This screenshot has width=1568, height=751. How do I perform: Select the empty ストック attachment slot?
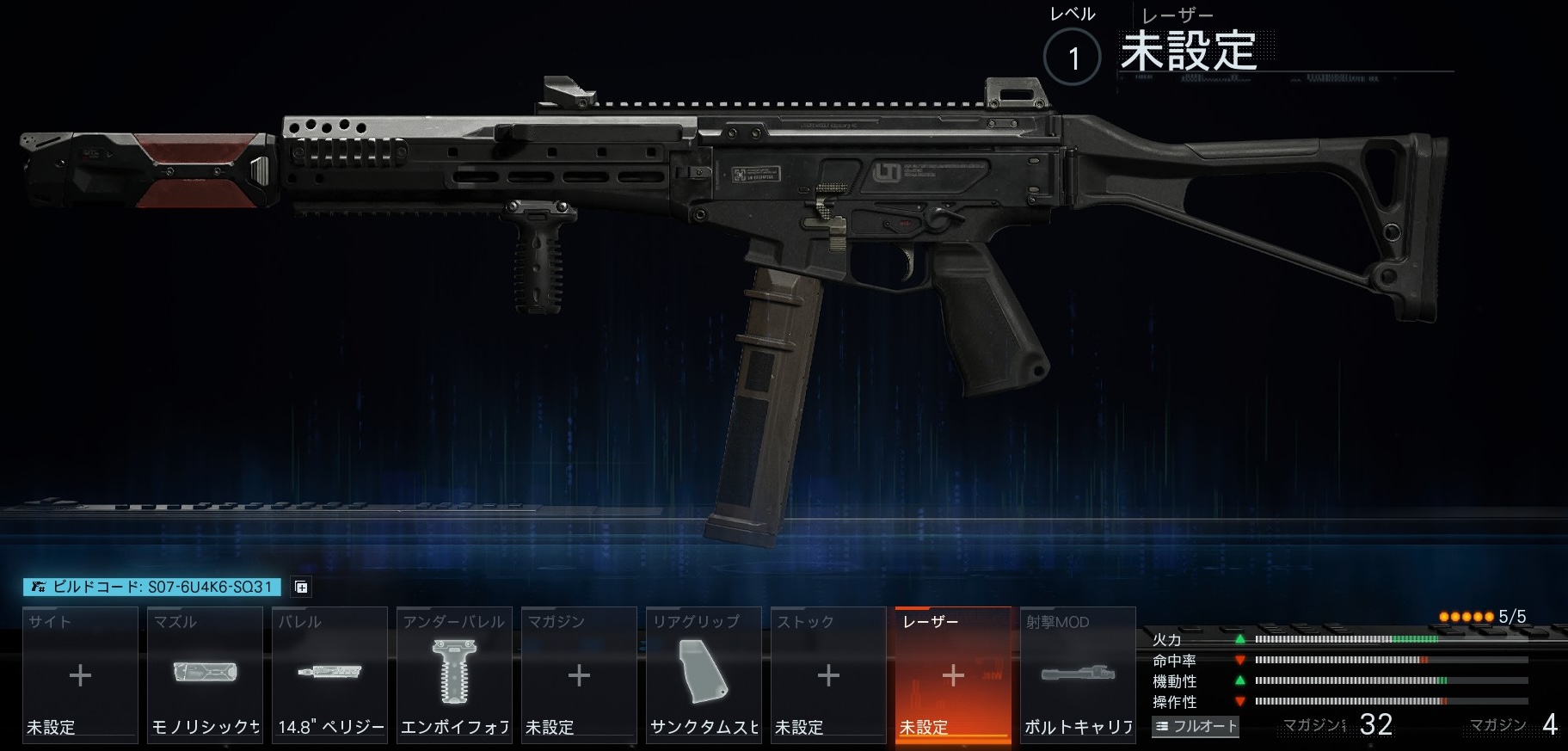coord(828,675)
